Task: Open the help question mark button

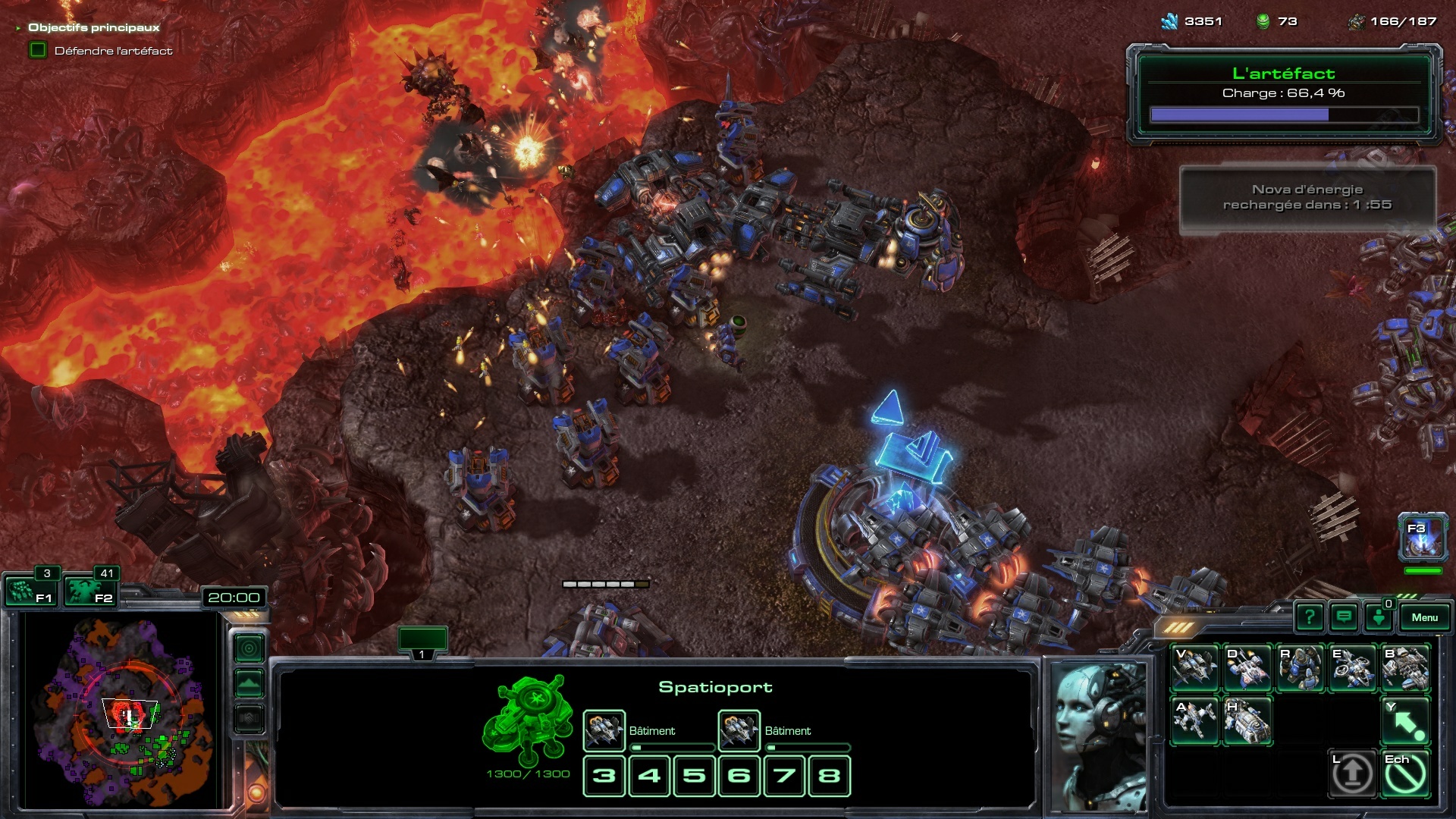Action: point(1309,617)
